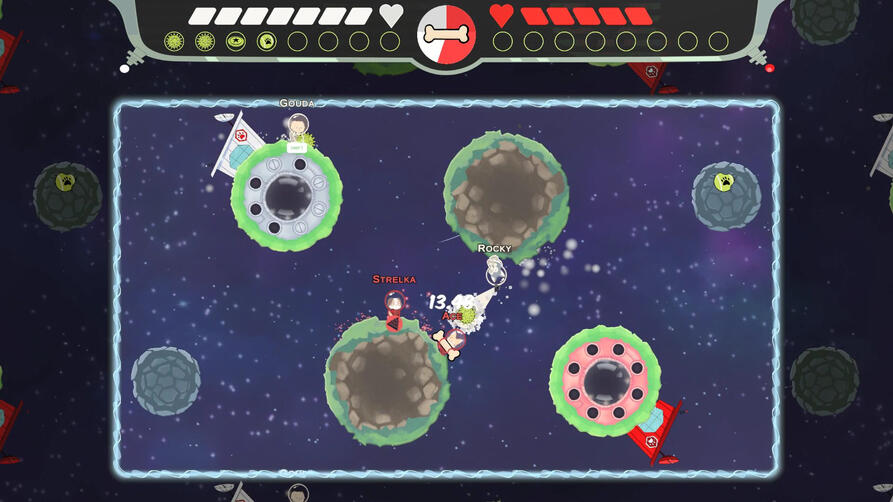This screenshot has height=502, width=893.
Task: Select the star disc powerup slot
Action: click(x=236, y=41)
